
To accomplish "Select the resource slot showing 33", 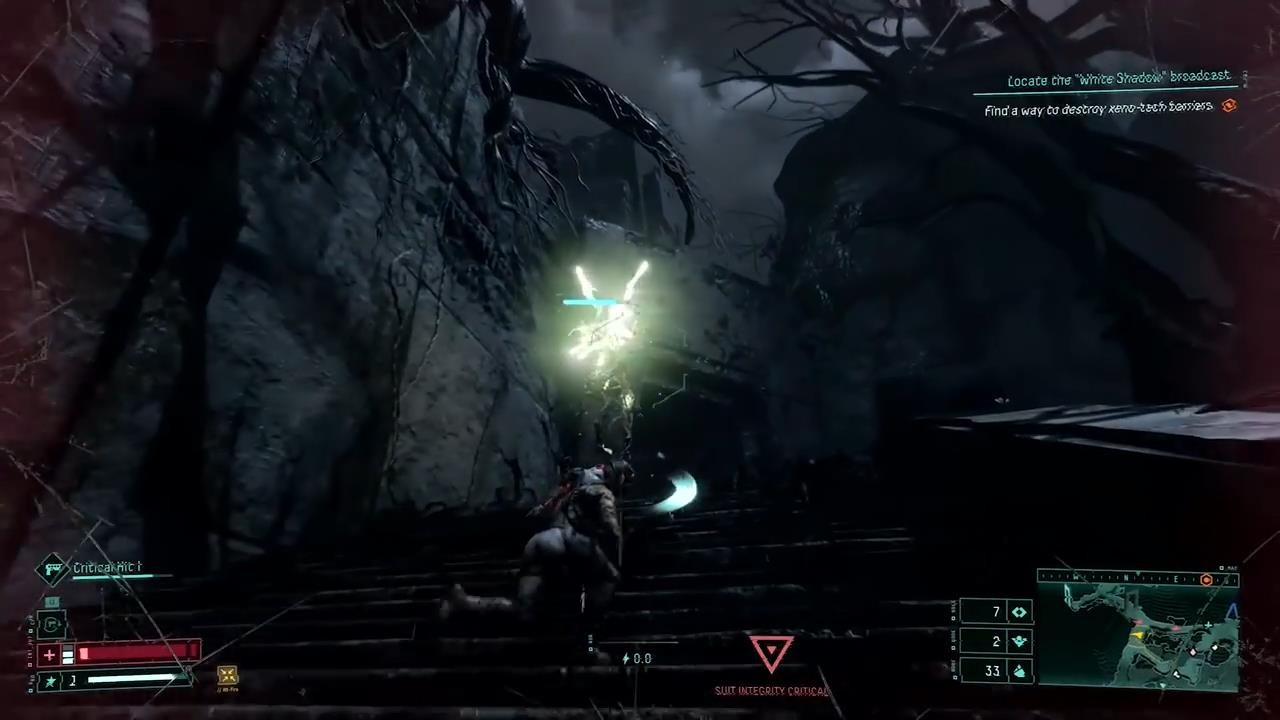I will tap(996, 670).
